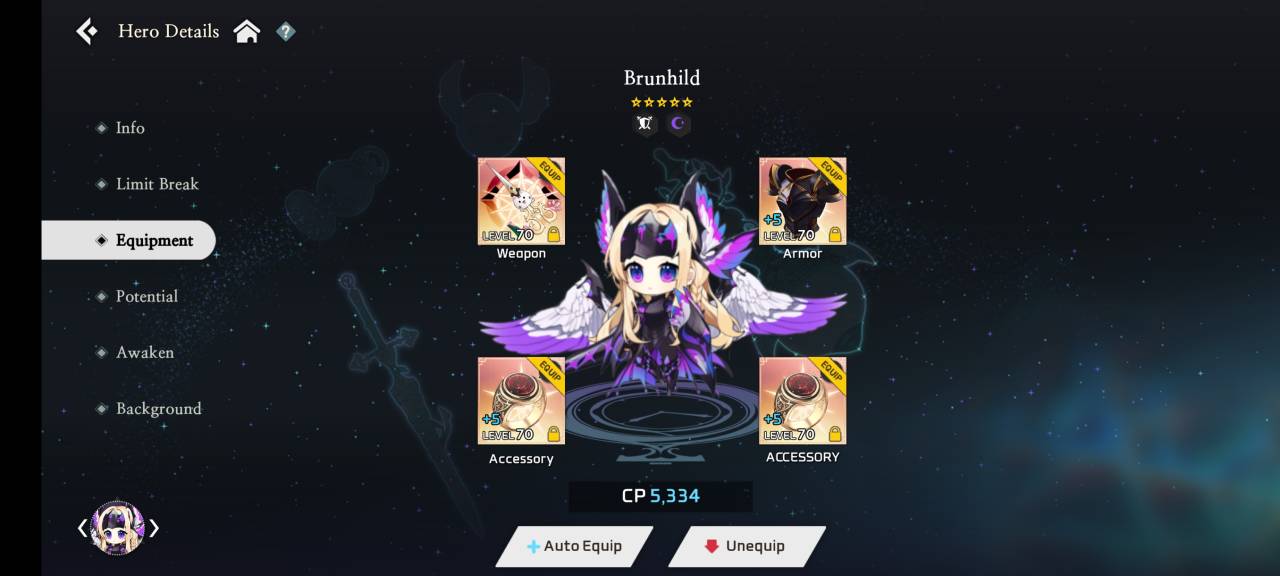Screen dimensions: 1280x576
Task: Show the Potential tab
Action: coord(146,296)
